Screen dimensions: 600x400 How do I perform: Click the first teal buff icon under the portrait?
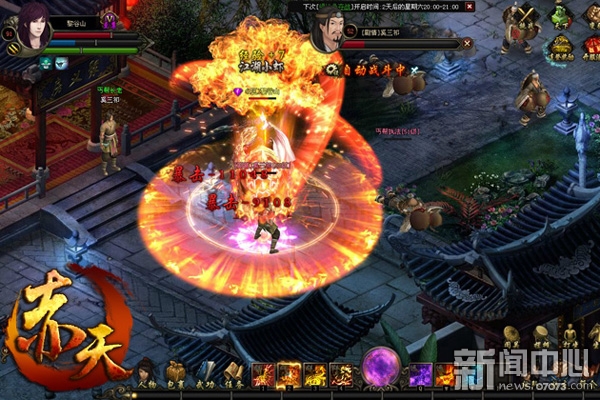[x=46, y=63]
